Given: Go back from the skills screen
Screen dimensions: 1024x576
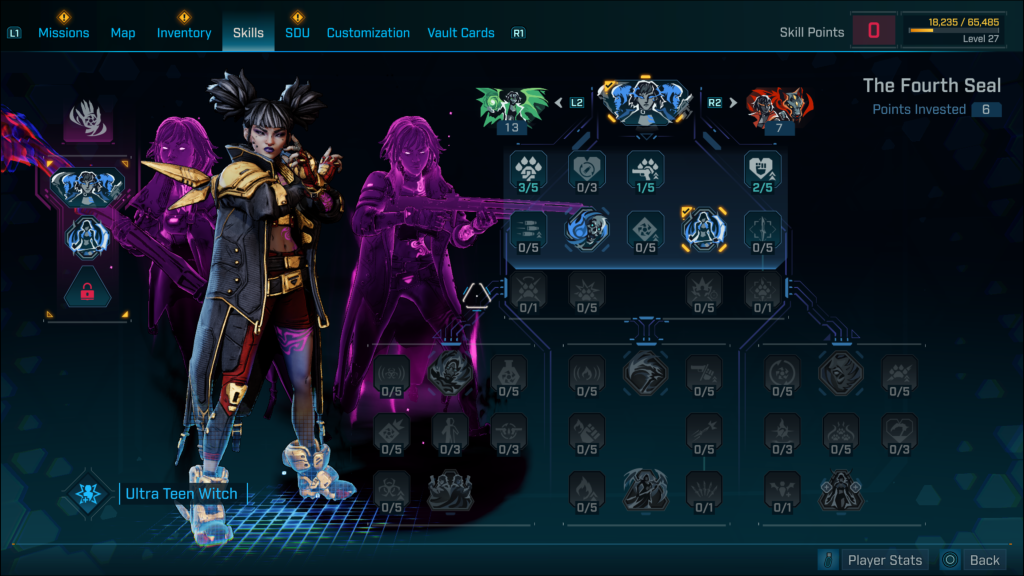Looking at the screenshot, I should click(973, 560).
